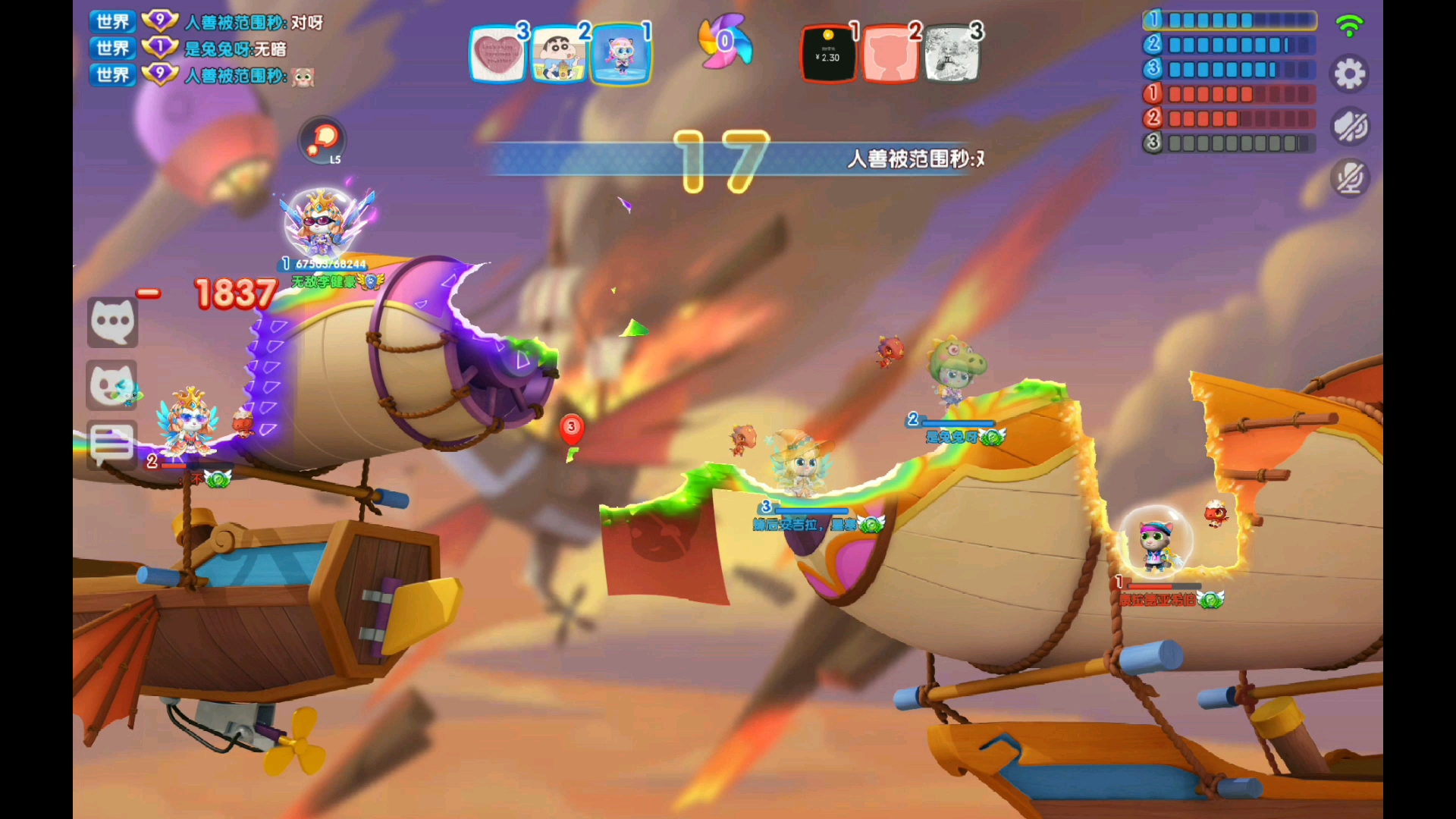Open the settings gear menu

point(1349,74)
